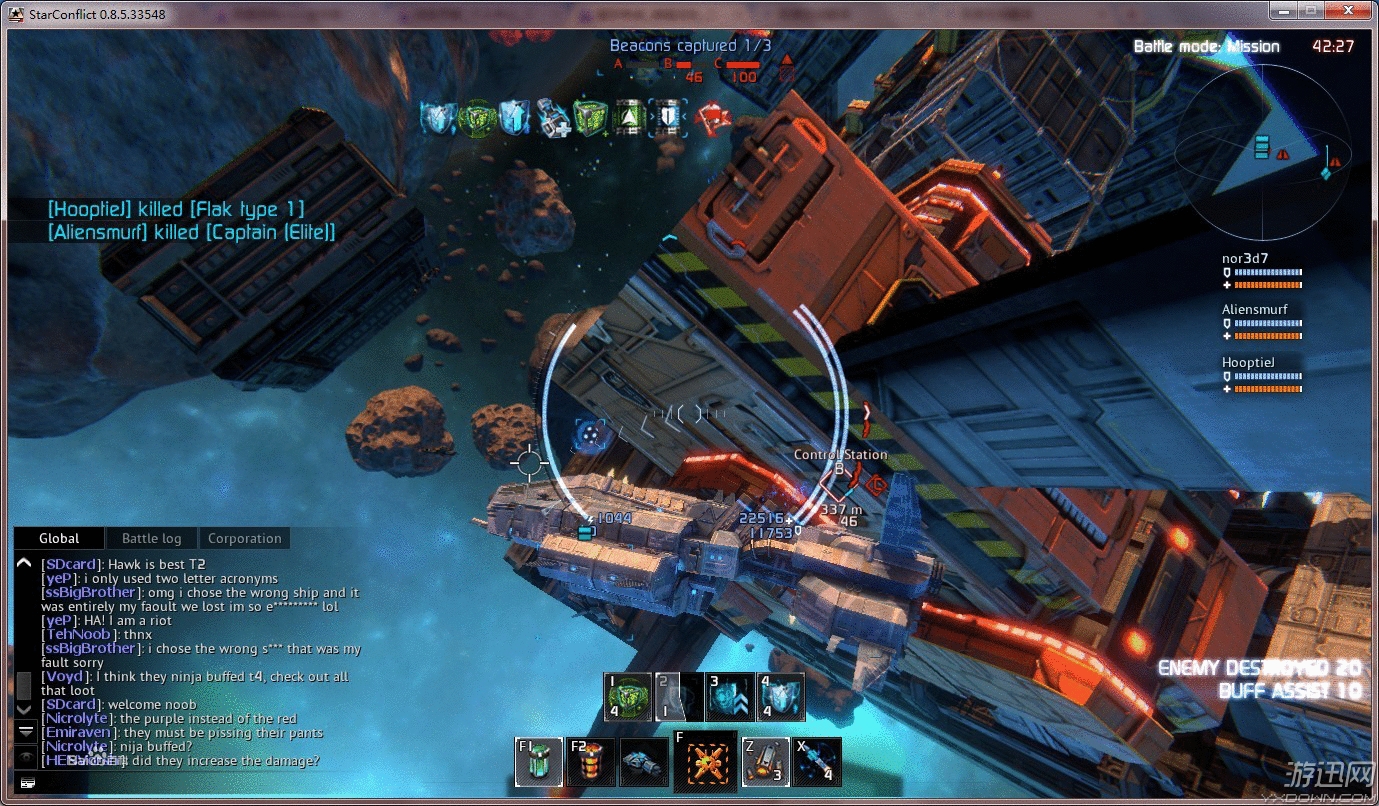The width and height of the screenshot is (1379, 806).
Task: Activate the F special module with orange crosshair
Action: [x=705, y=761]
